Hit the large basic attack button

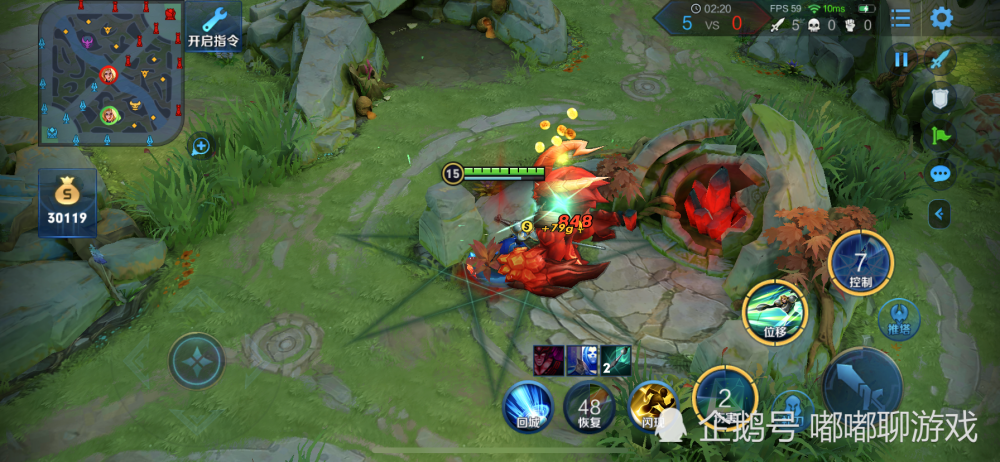click(x=862, y=386)
